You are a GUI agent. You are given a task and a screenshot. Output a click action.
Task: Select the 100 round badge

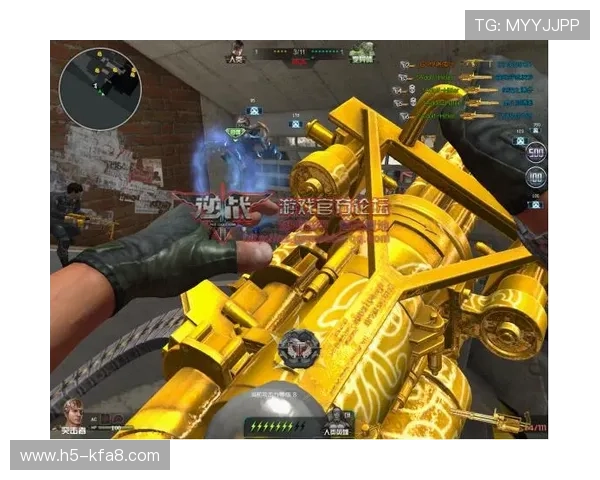(536, 179)
